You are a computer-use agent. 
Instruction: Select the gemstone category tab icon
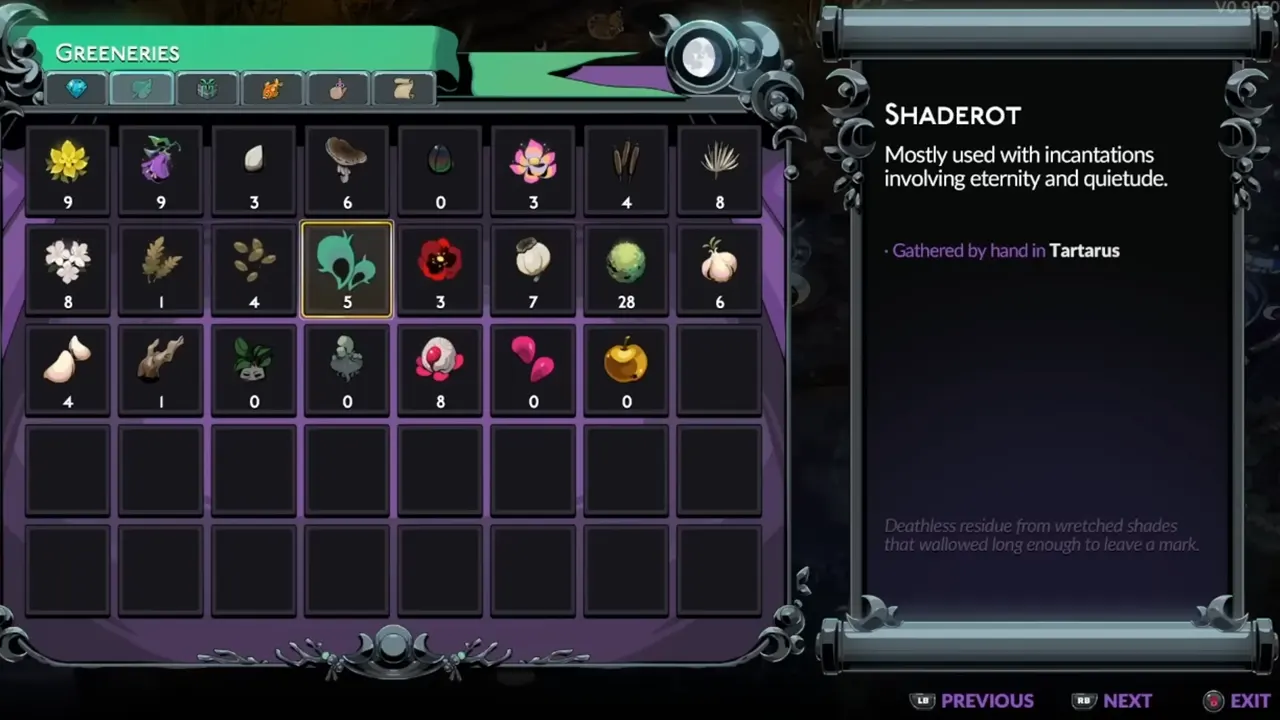pos(78,89)
